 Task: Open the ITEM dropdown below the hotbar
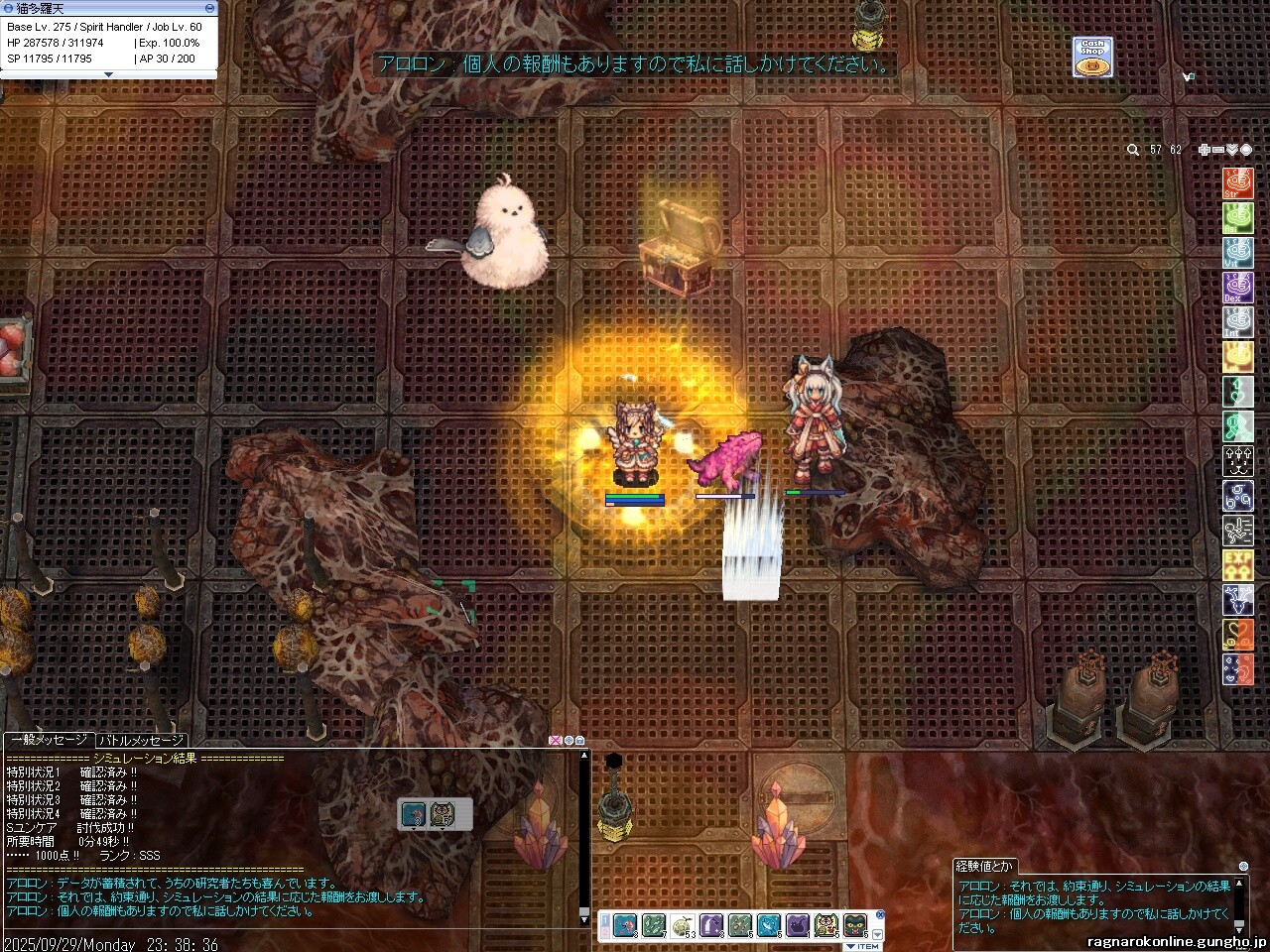(x=862, y=946)
